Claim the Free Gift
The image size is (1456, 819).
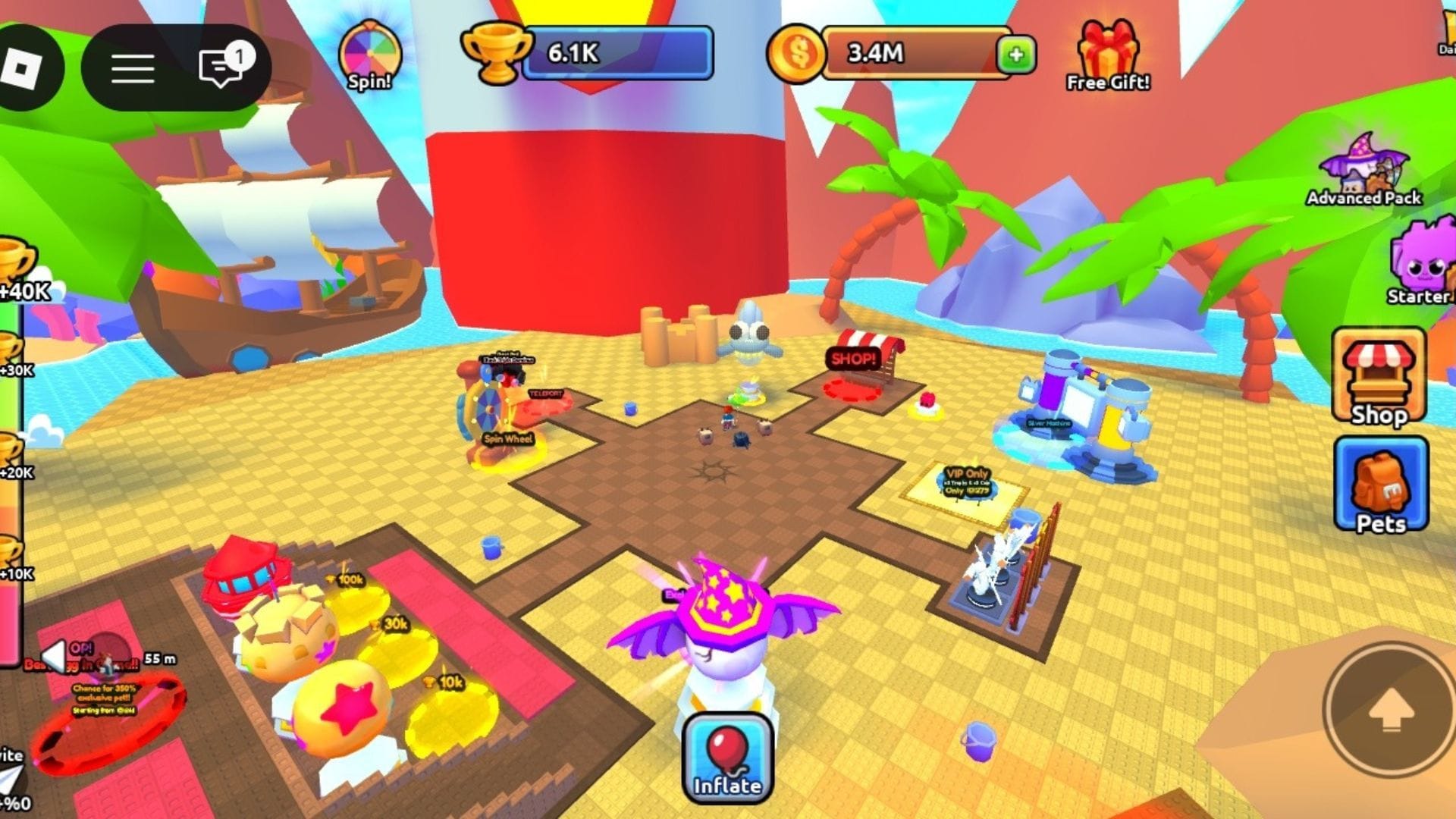(1108, 57)
